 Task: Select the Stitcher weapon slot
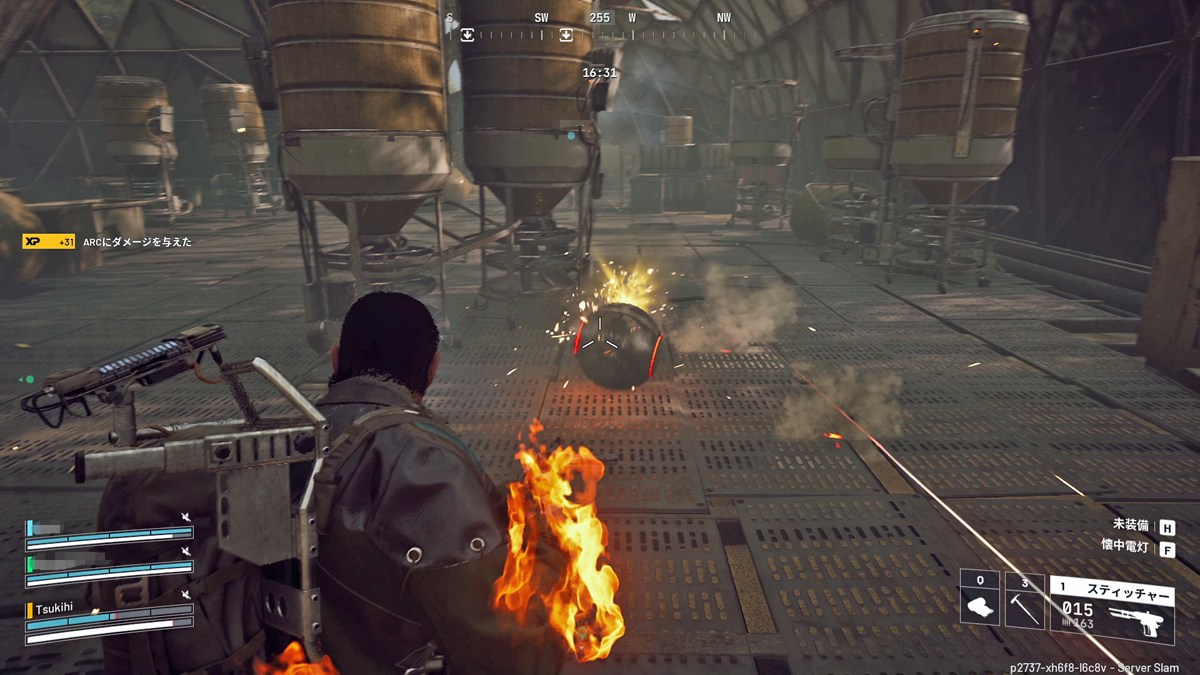coord(1111,609)
